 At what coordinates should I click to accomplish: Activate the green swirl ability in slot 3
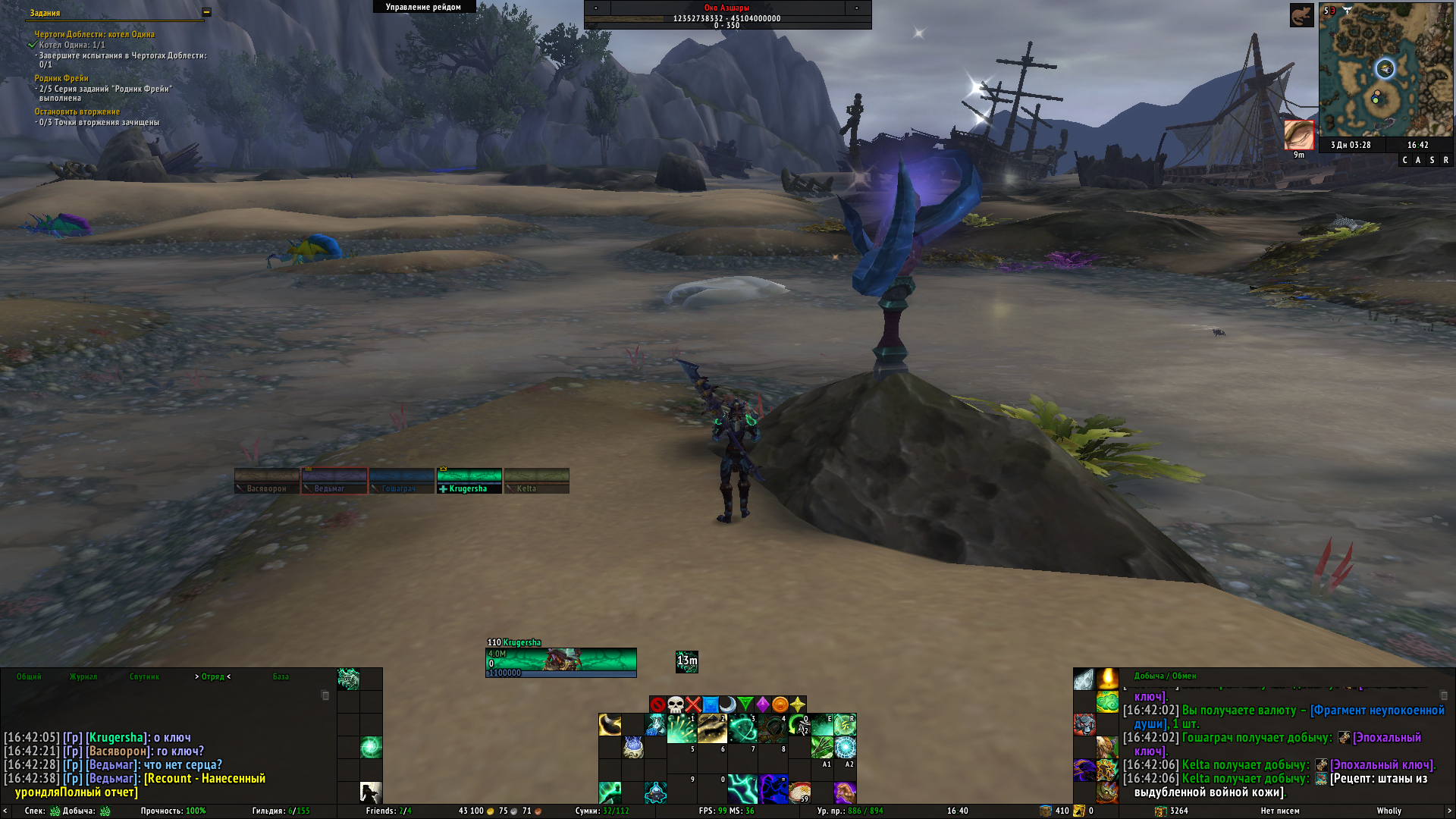click(742, 726)
